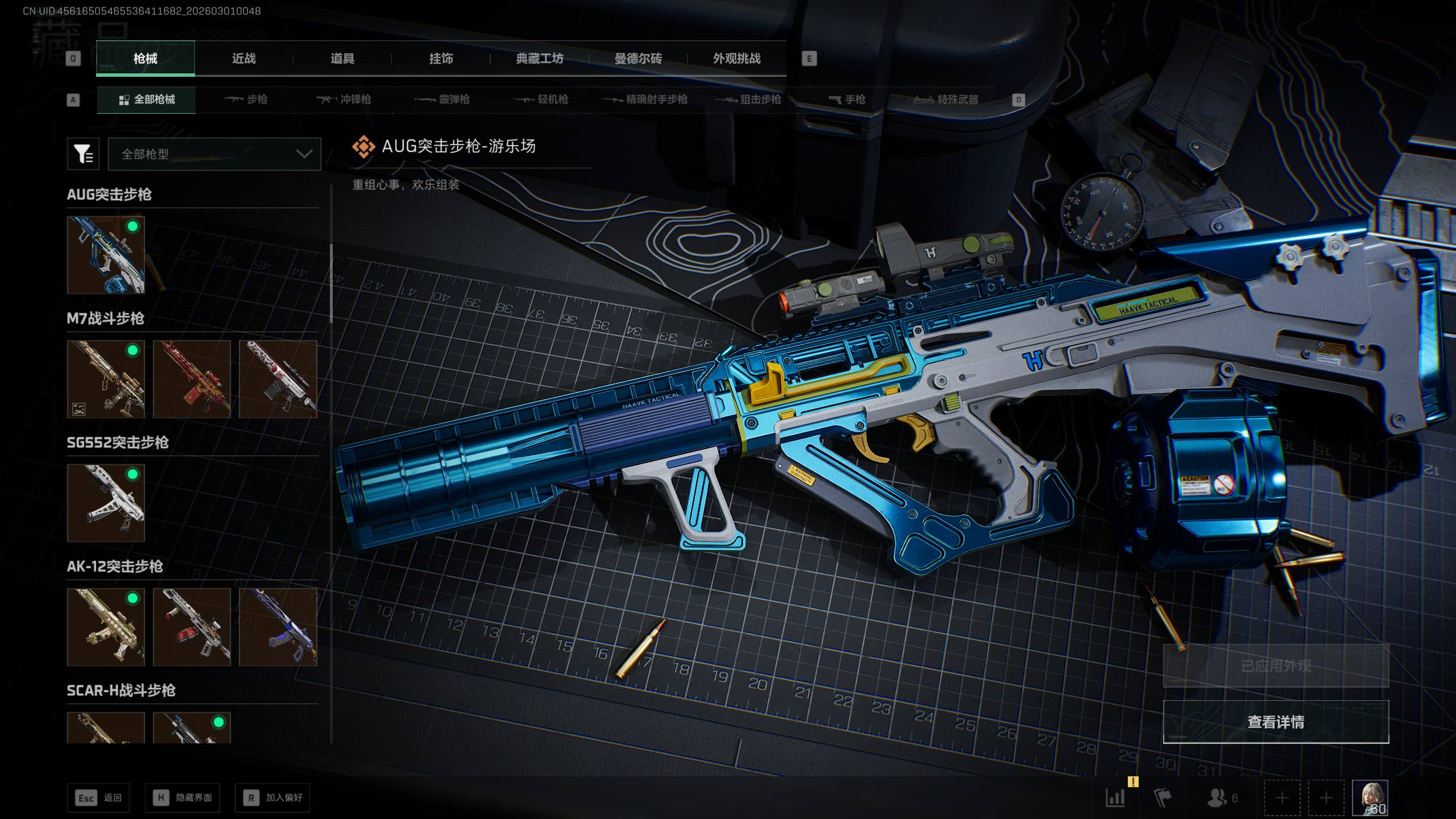Add skin to favorites with 加入偏好

(x=272, y=798)
